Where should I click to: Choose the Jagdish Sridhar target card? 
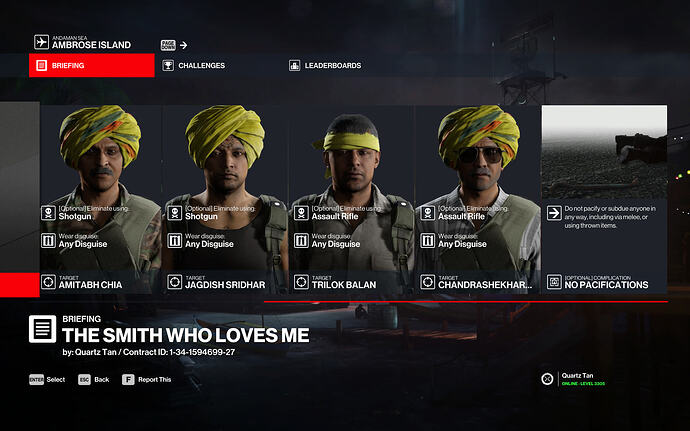(x=226, y=200)
